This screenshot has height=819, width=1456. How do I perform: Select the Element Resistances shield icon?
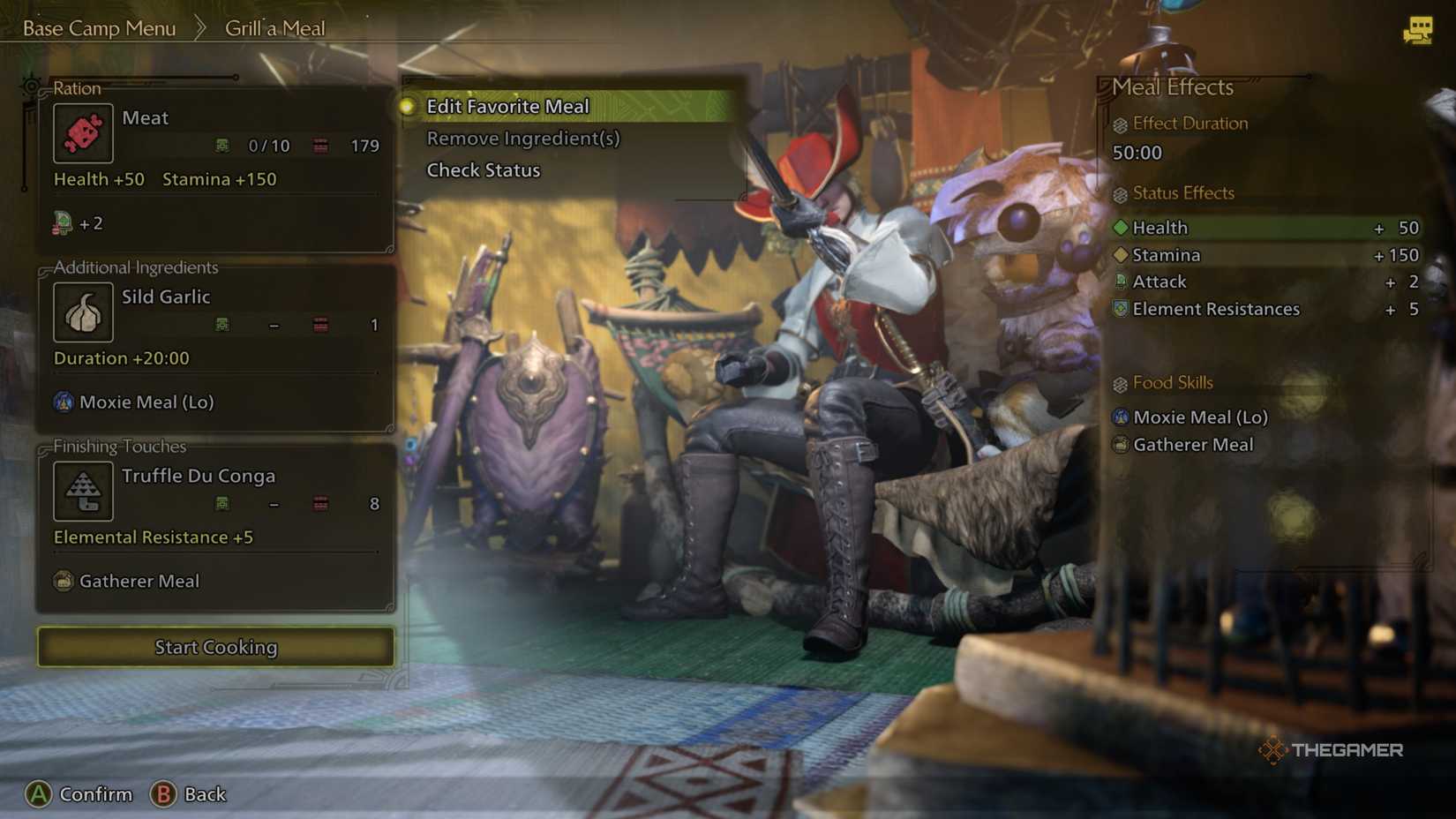(1120, 309)
